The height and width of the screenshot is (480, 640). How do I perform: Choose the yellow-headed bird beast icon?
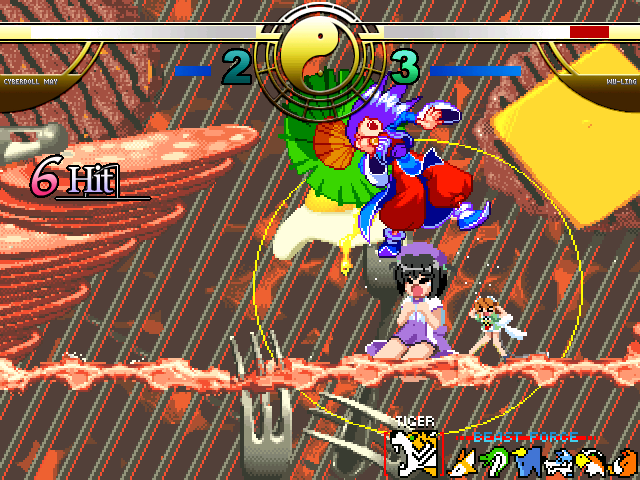[x=587, y=461]
